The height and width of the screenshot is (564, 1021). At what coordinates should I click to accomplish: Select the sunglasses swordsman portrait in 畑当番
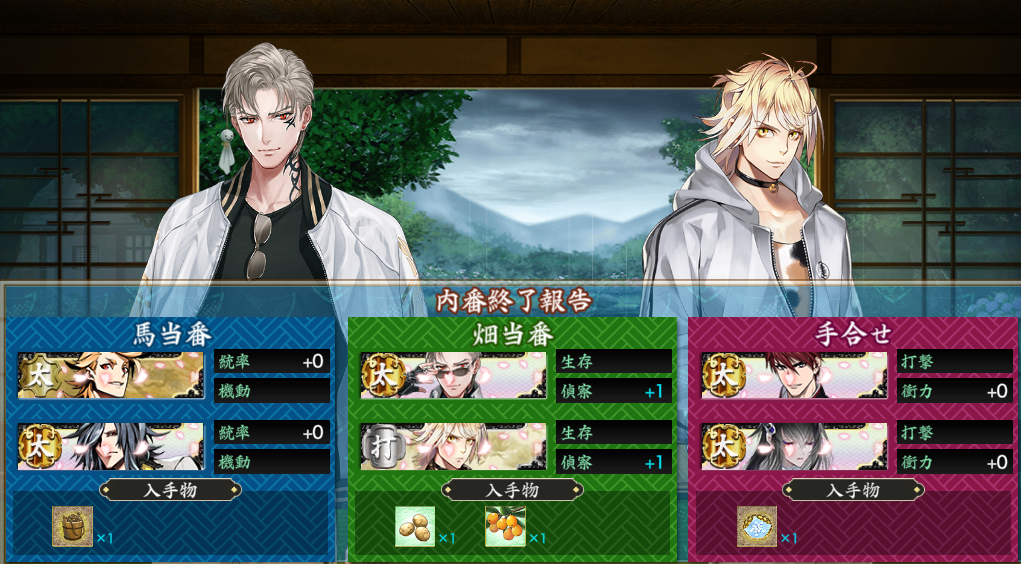(453, 375)
